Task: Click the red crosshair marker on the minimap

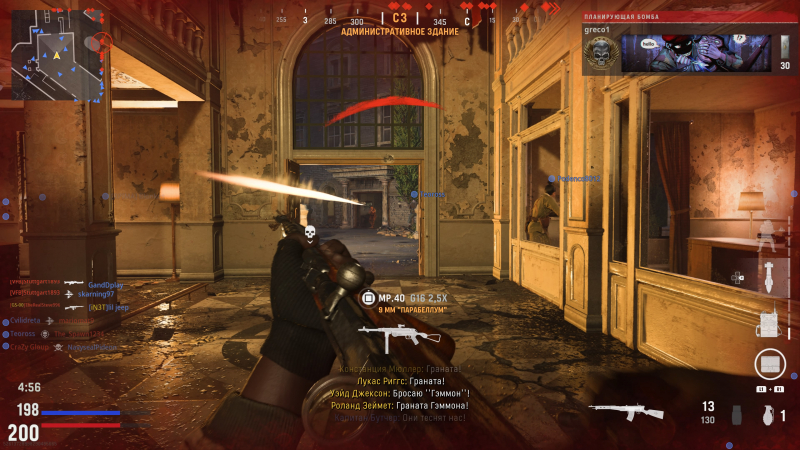Action: (101, 42)
